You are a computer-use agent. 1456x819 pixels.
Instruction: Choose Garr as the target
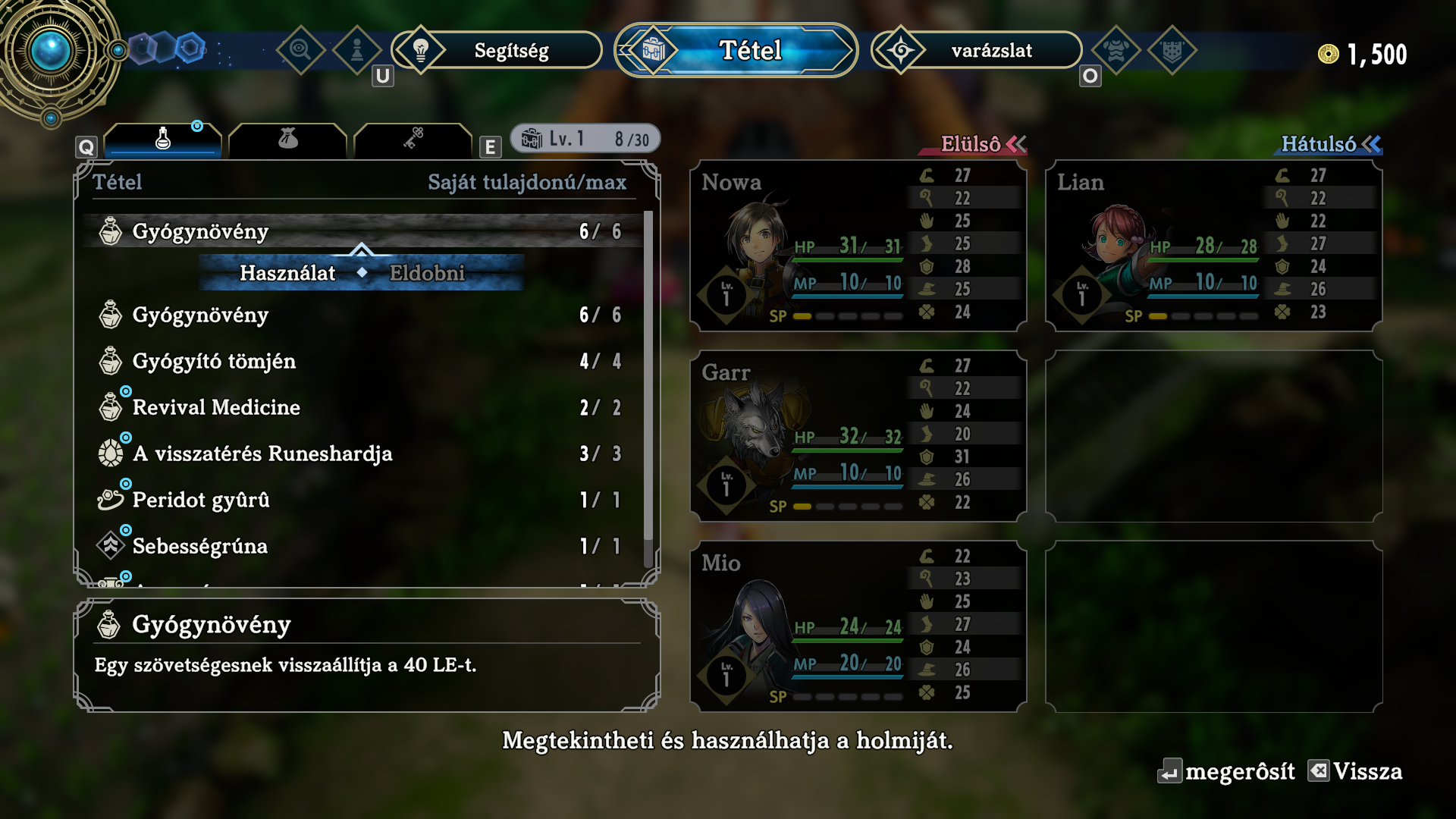[858, 436]
